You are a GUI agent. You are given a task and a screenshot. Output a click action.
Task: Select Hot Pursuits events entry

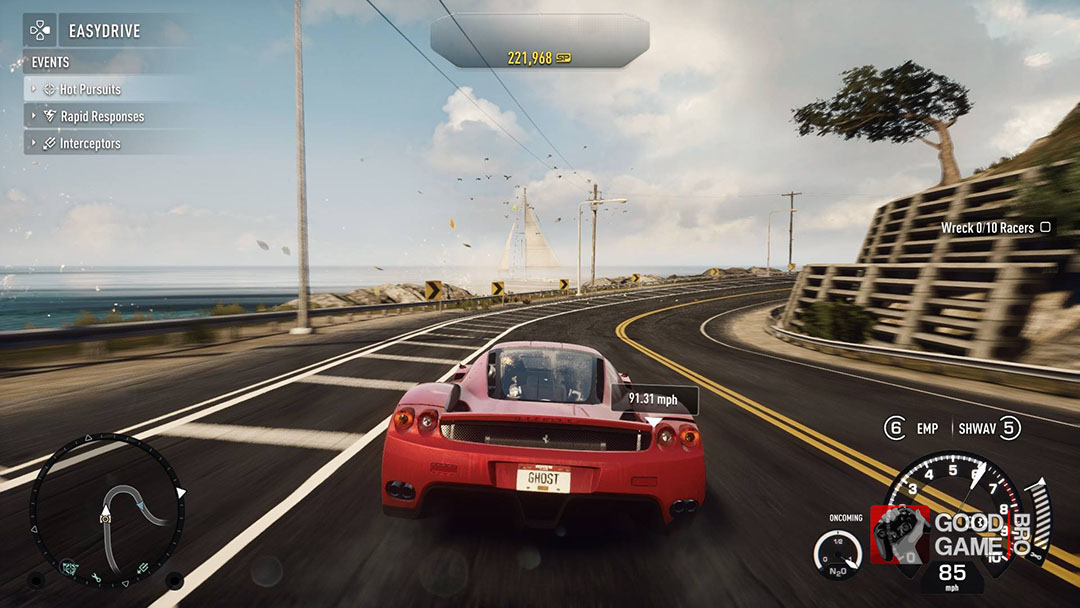[90, 89]
